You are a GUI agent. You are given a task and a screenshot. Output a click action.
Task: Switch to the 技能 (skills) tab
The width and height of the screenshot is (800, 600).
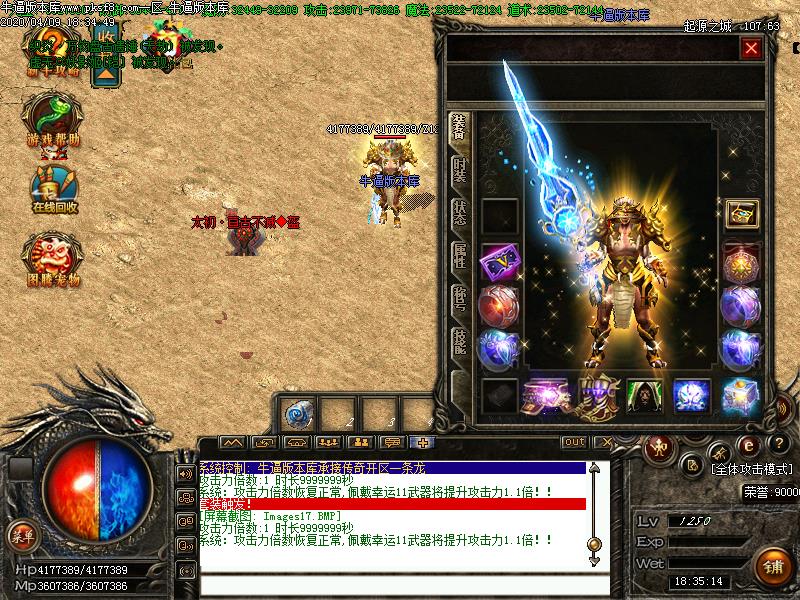point(460,340)
